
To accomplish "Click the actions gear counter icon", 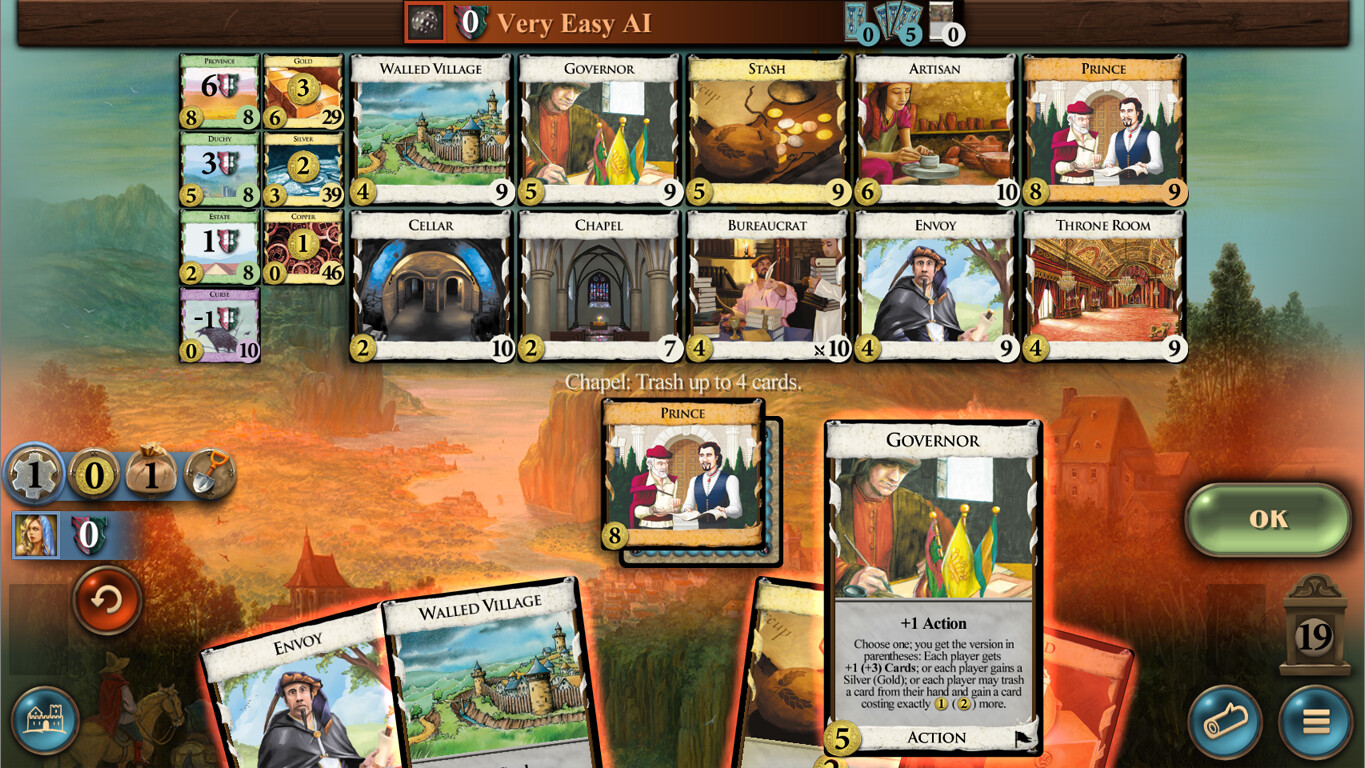I will pyautogui.click(x=34, y=476).
